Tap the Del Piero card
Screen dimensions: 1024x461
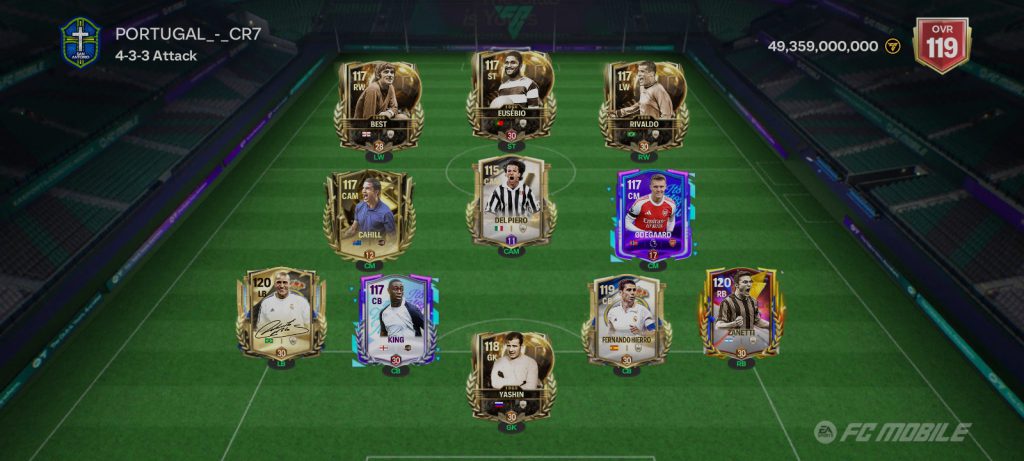[511, 201]
